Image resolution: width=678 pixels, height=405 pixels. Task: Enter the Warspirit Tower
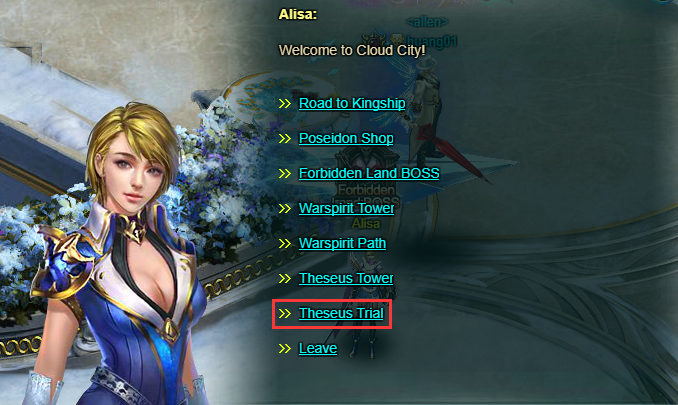[346, 208]
